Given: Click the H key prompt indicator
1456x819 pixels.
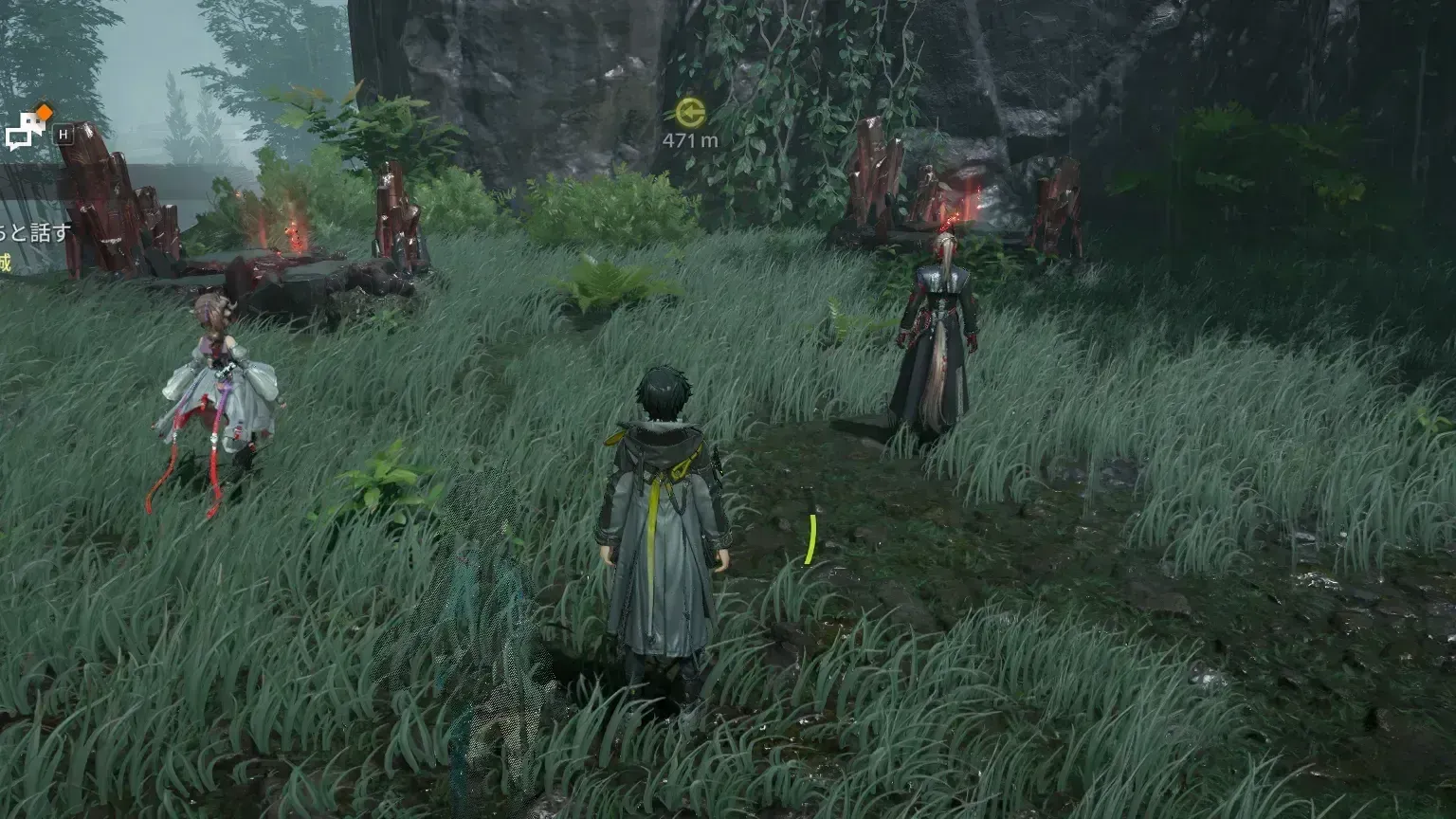Looking at the screenshot, I should pos(61,132).
